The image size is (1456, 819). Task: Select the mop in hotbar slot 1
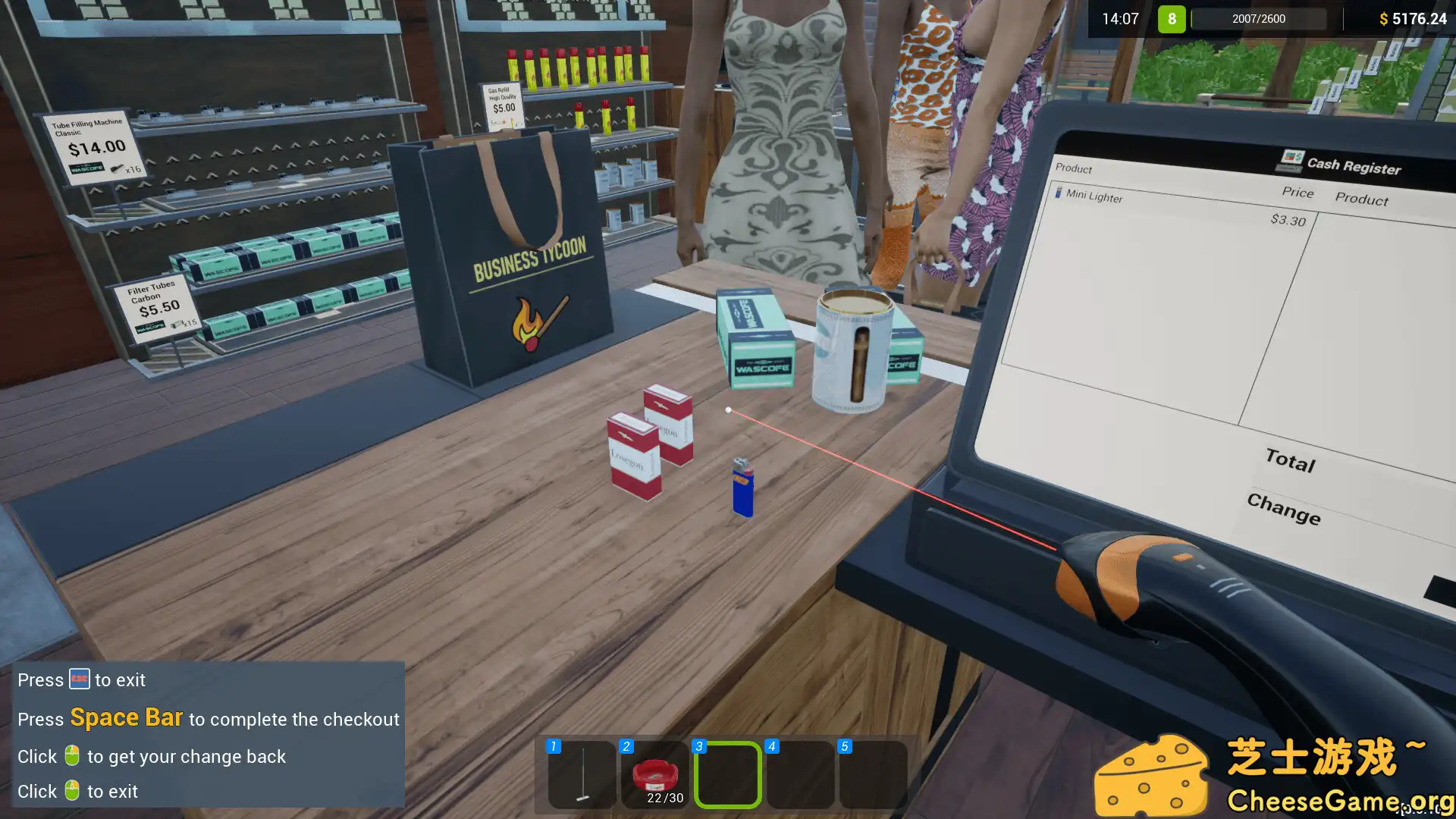(579, 773)
